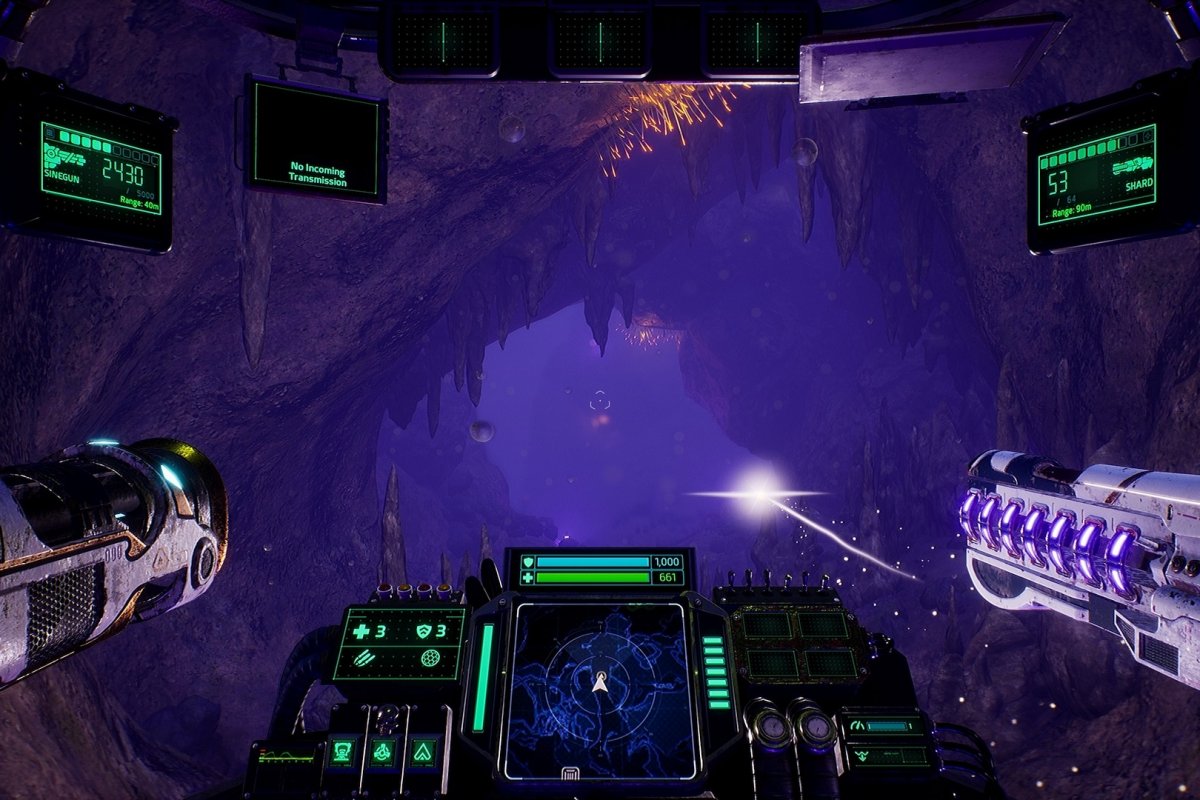Screen dimensions: 1200x800
Task: Open the No Incoming Transmission screen
Action: click(x=316, y=138)
